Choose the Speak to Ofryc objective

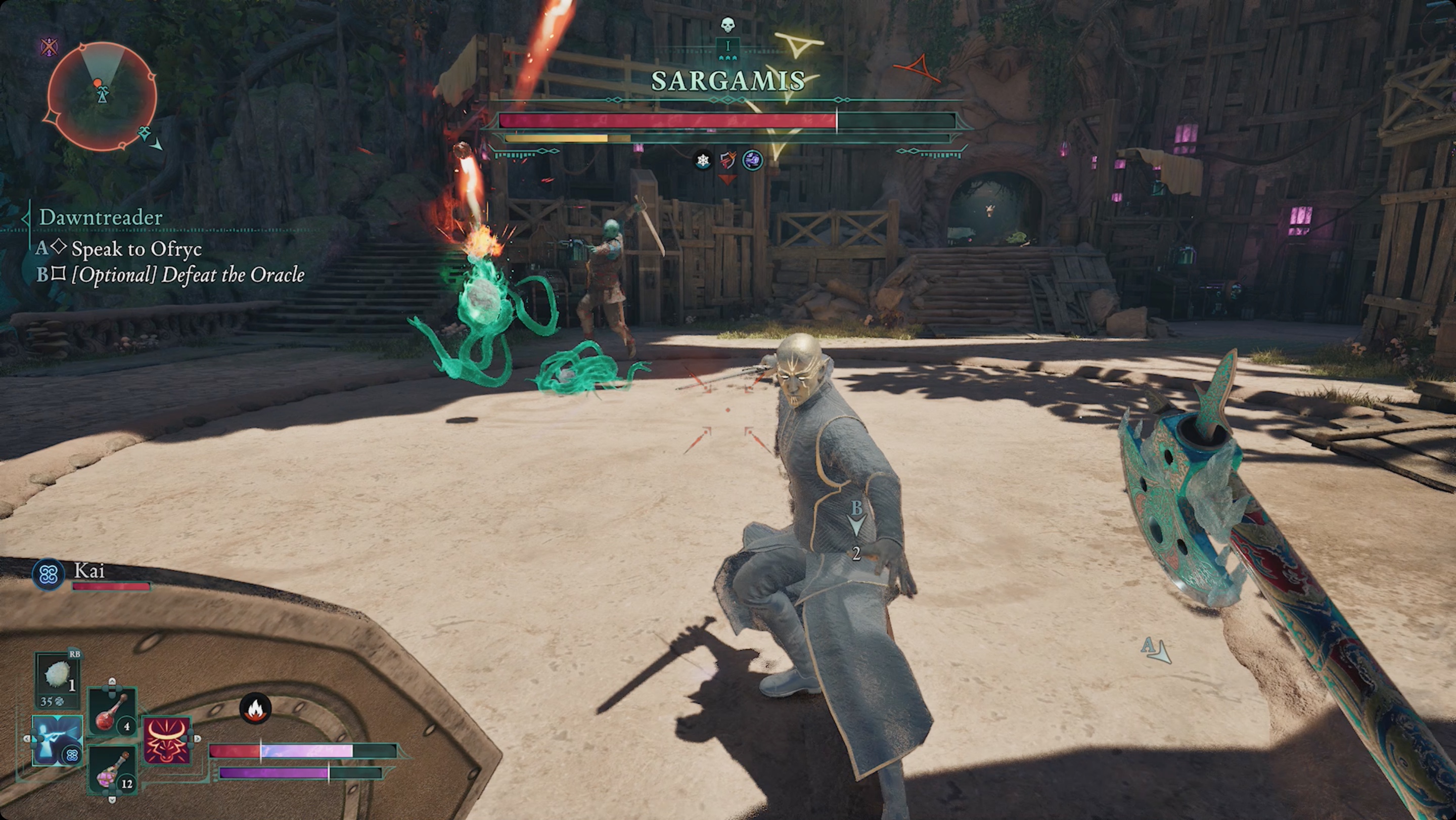click(x=136, y=249)
